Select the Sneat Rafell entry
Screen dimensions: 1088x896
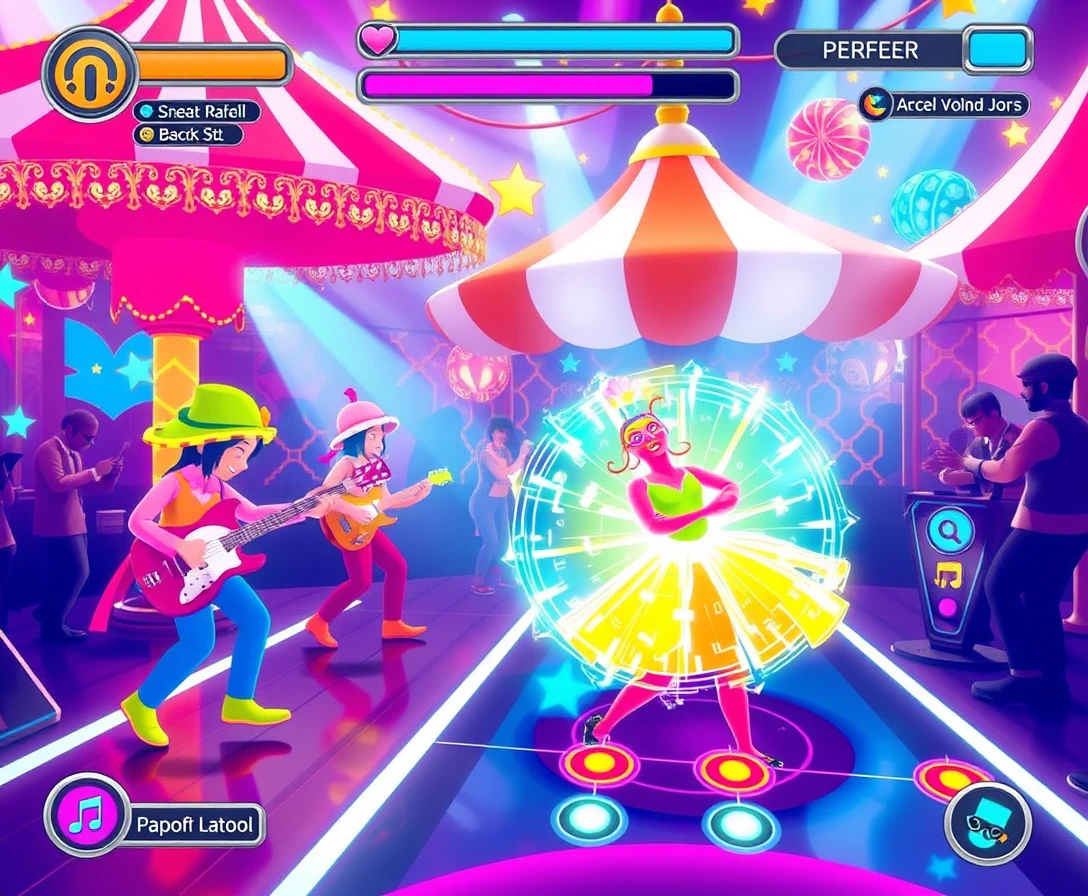tap(197, 111)
